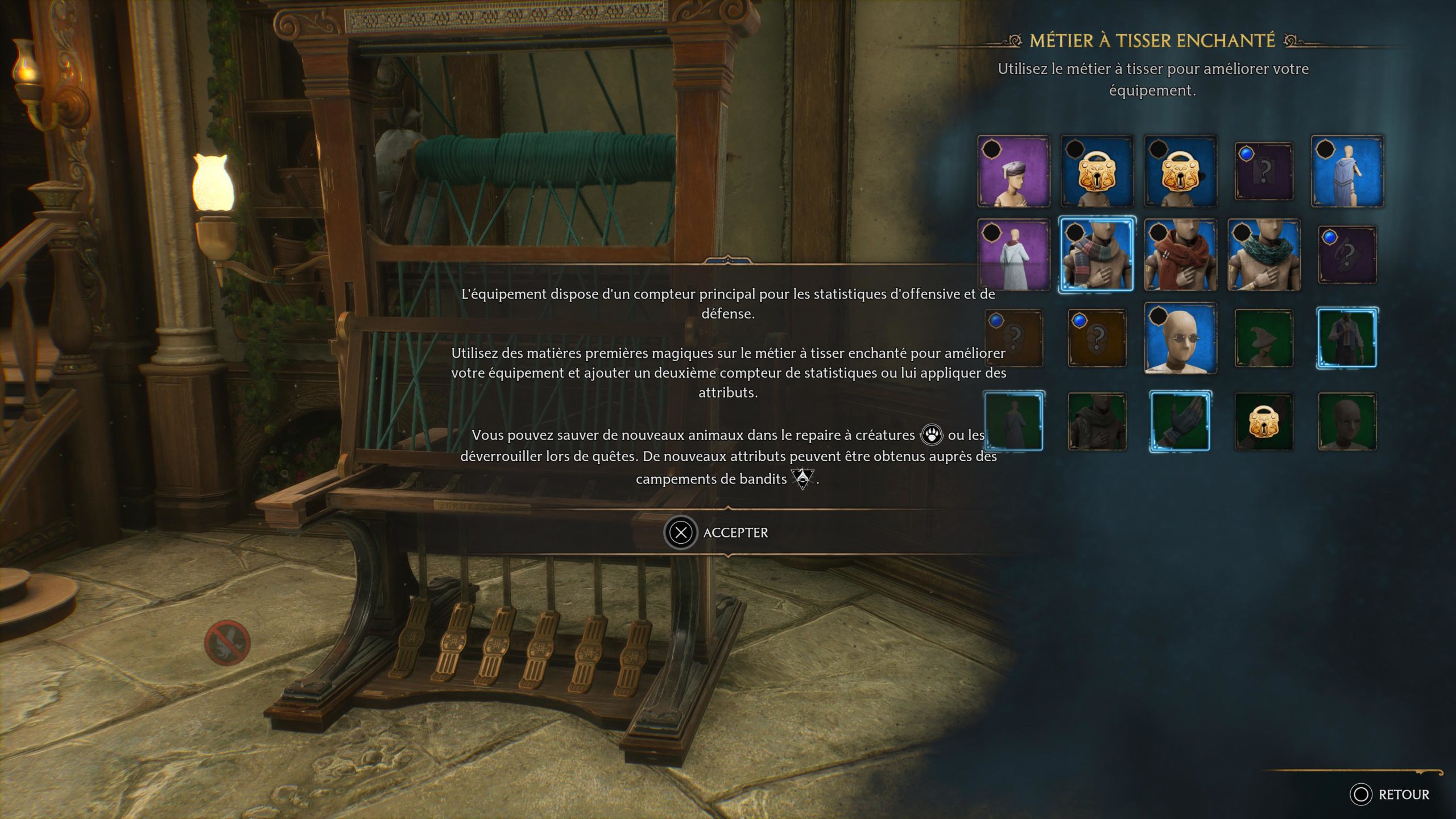Image resolution: width=1456 pixels, height=819 pixels.
Task: Select the round glasses on blue tile
Action: tap(1180, 338)
